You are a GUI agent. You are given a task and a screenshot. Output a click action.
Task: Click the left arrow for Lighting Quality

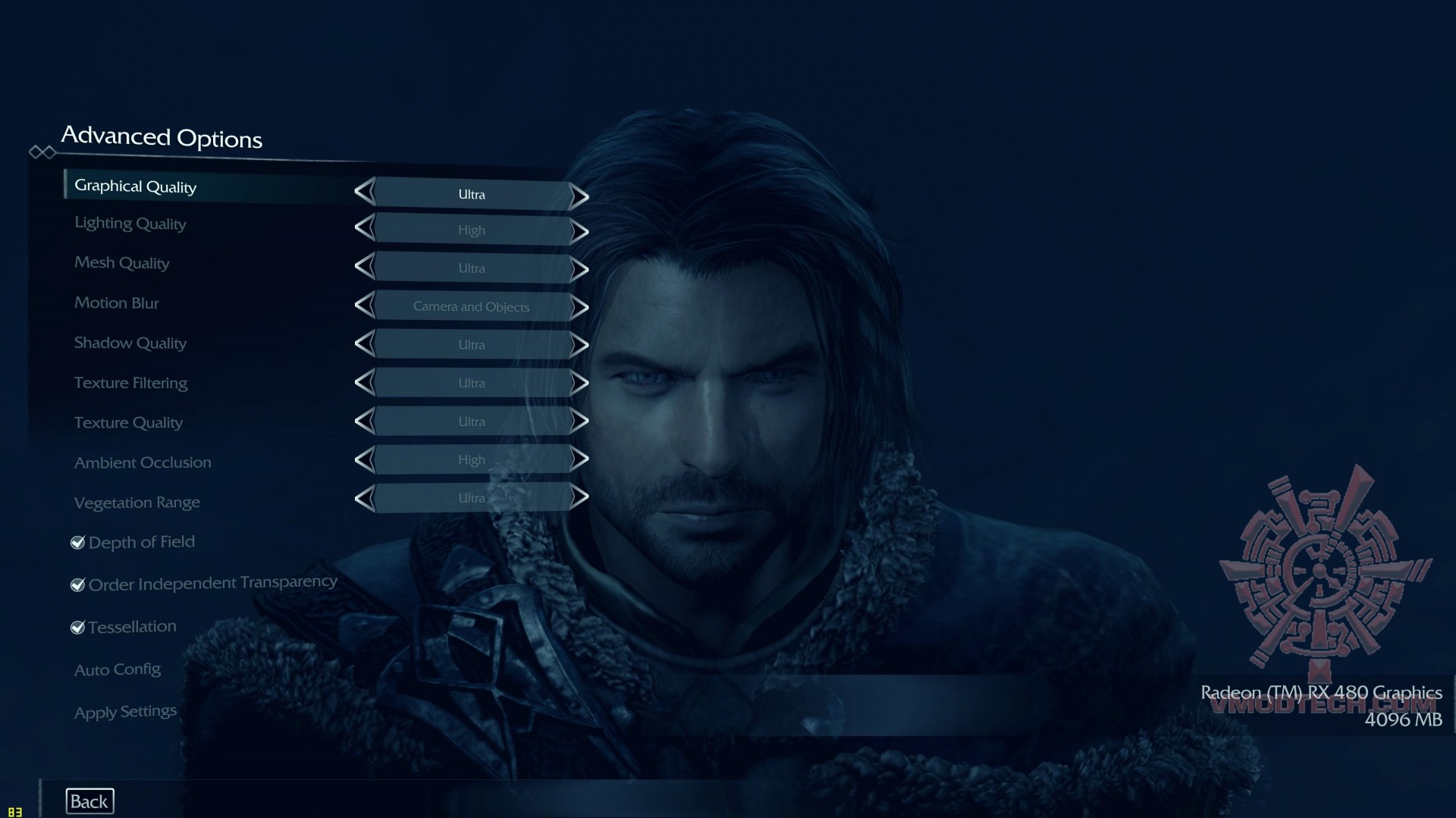[366, 230]
